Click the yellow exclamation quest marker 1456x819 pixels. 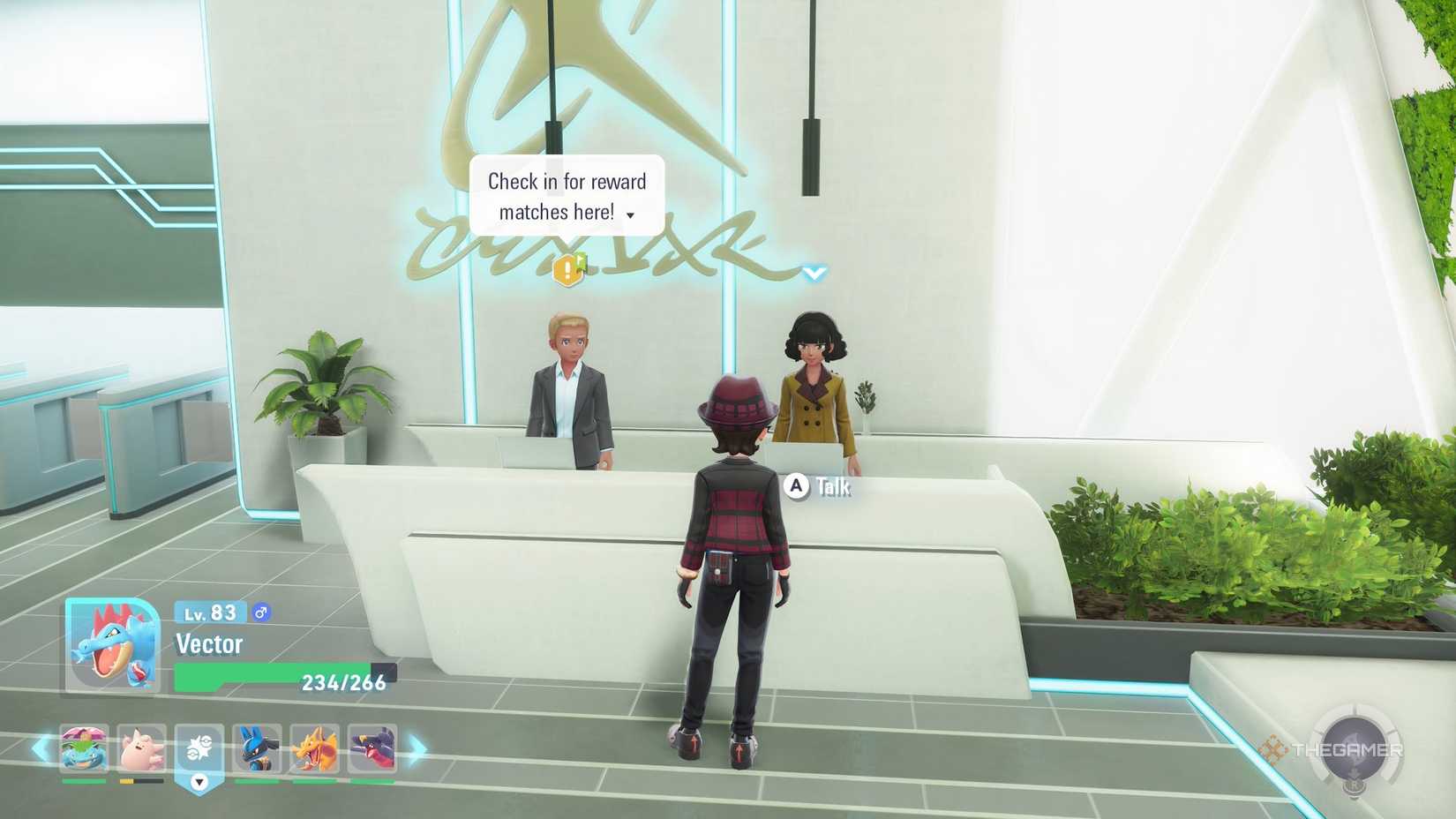pos(567,269)
